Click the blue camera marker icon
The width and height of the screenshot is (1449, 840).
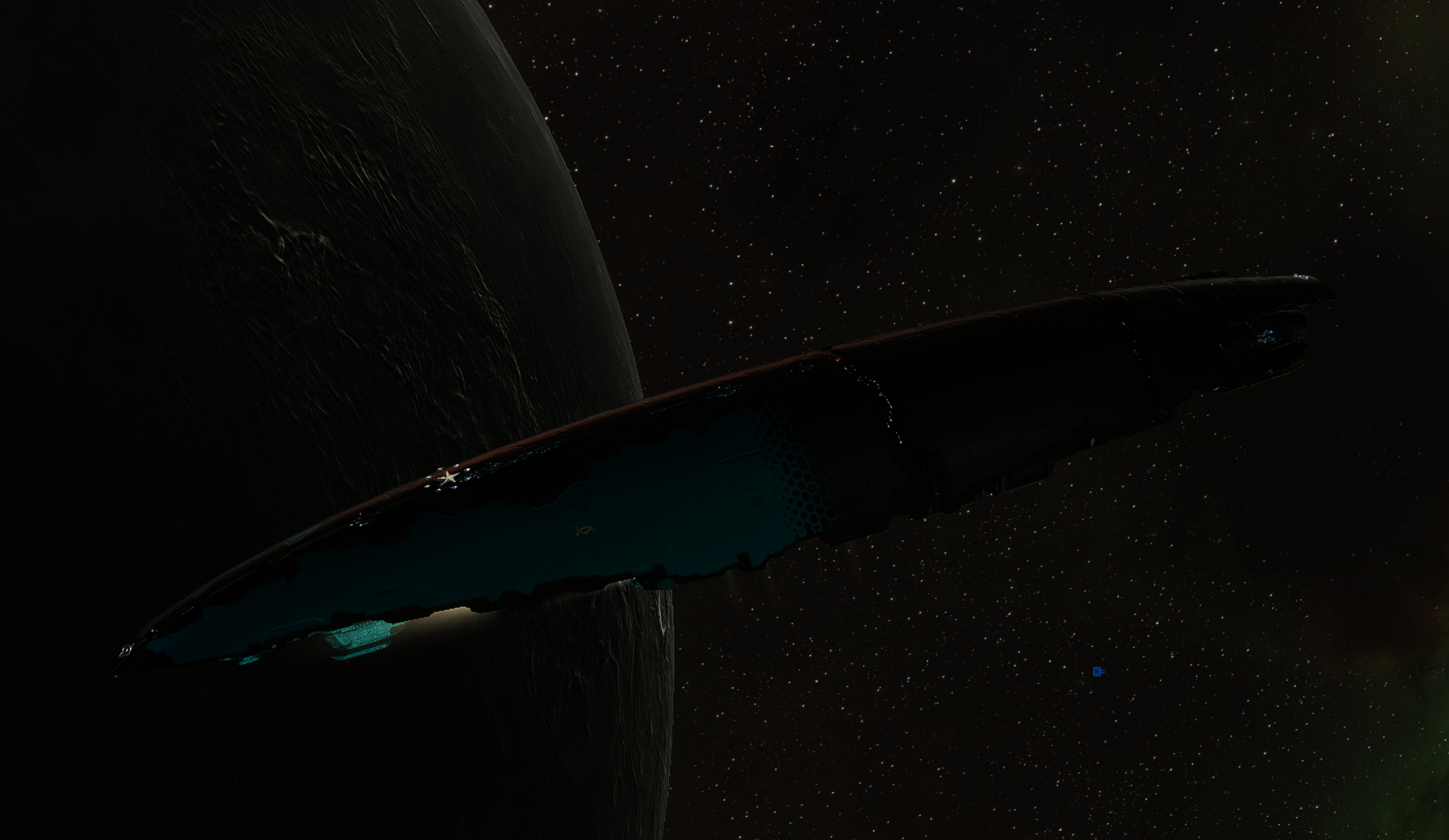[x=1098, y=672]
